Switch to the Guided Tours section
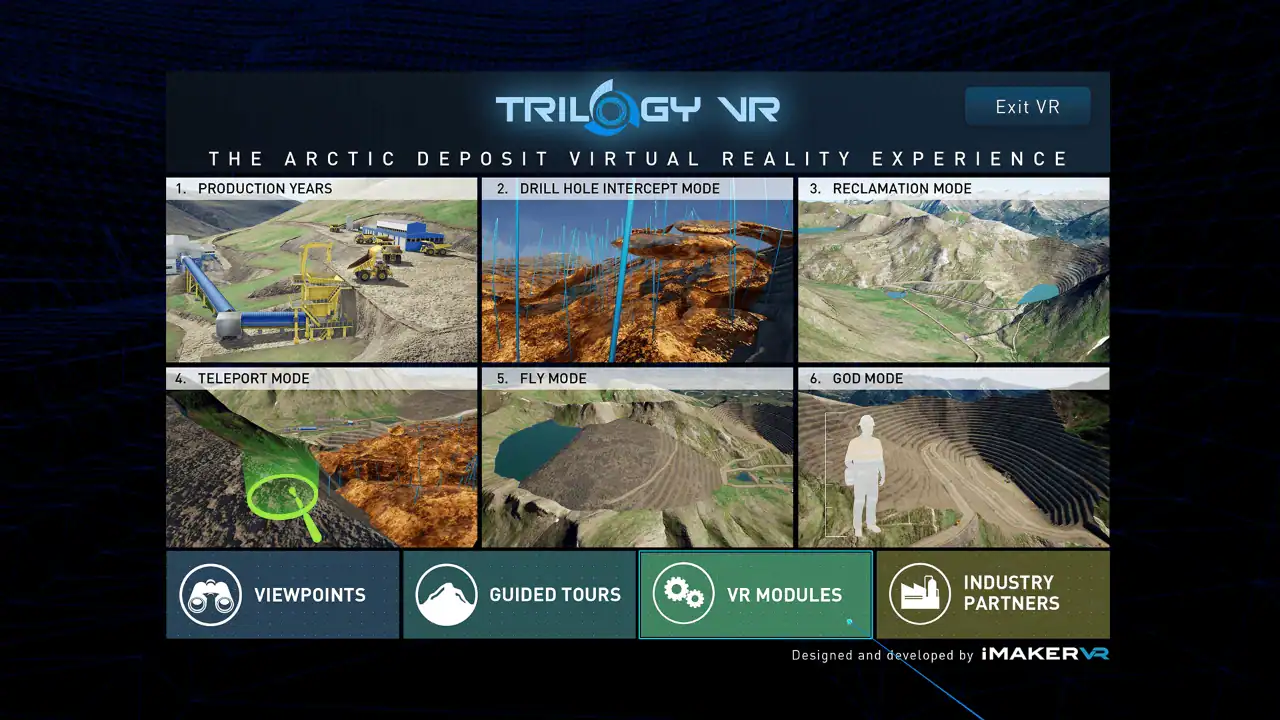Viewport: 1280px width, 720px height. point(519,594)
